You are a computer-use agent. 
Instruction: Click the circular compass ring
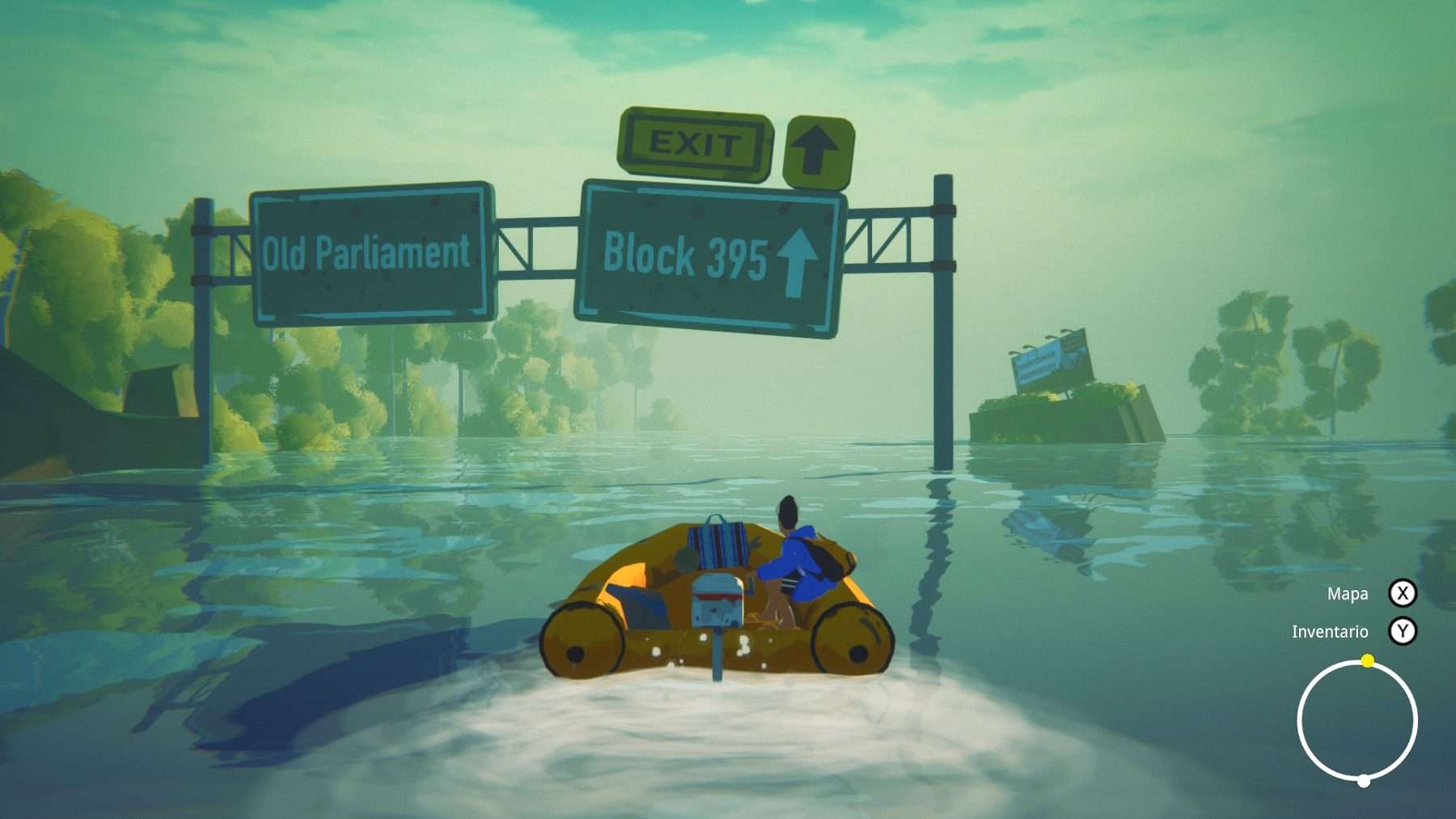(x=1357, y=720)
